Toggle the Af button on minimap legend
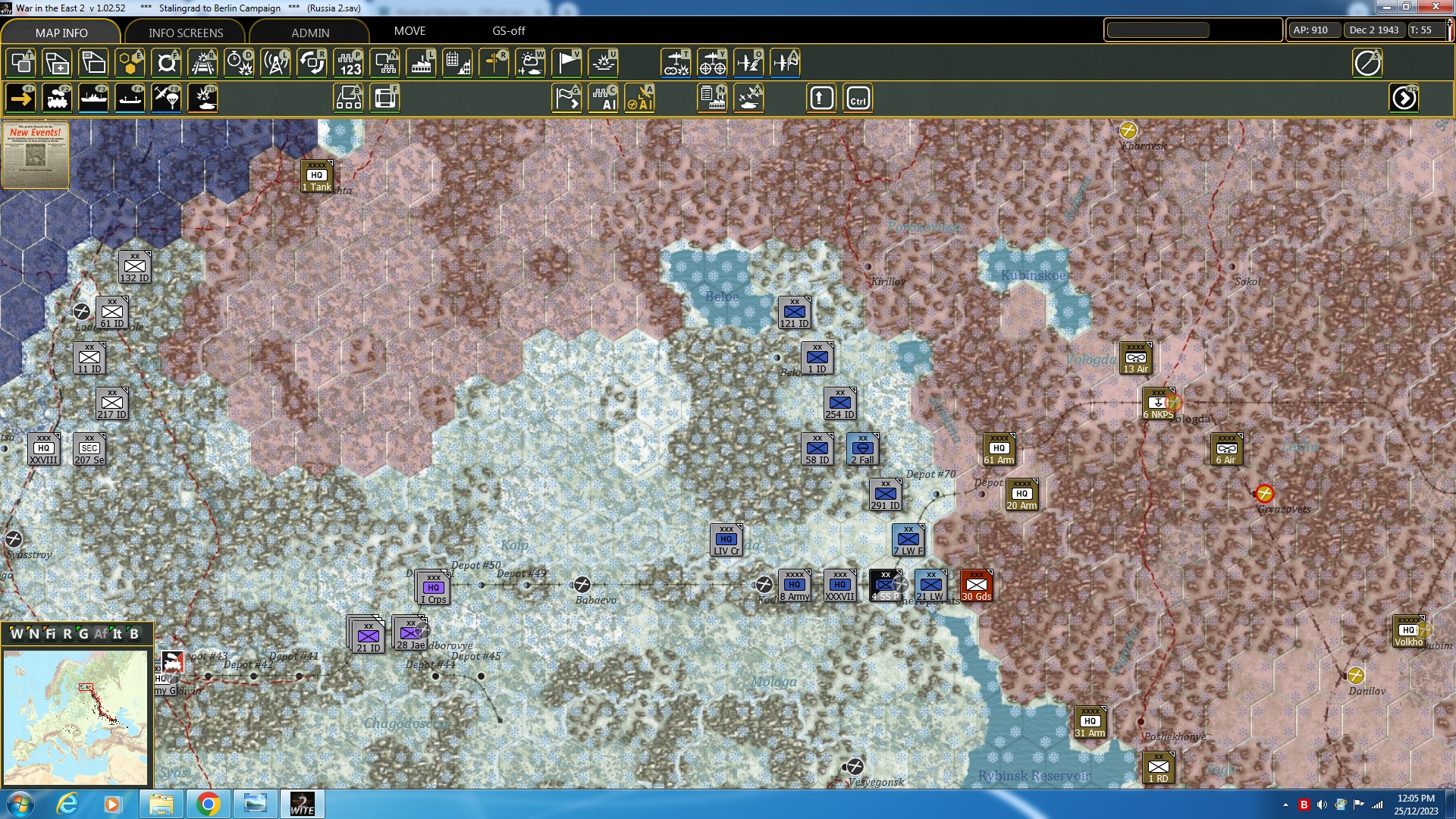Image resolution: width=1456 pixels, height=819 pixels. [101, 634]
